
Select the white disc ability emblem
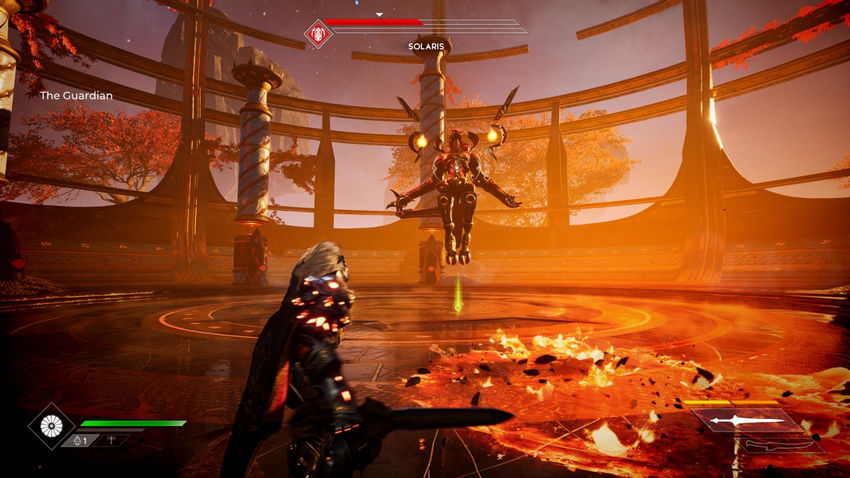pos(50,425)
